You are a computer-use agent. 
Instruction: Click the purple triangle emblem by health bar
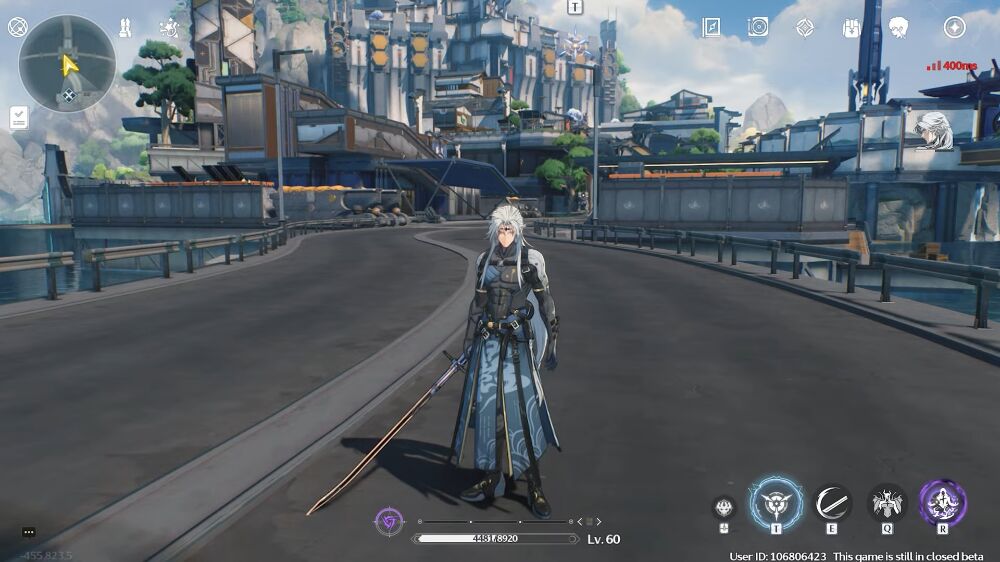pyautogui.click(x=389, y=521)
